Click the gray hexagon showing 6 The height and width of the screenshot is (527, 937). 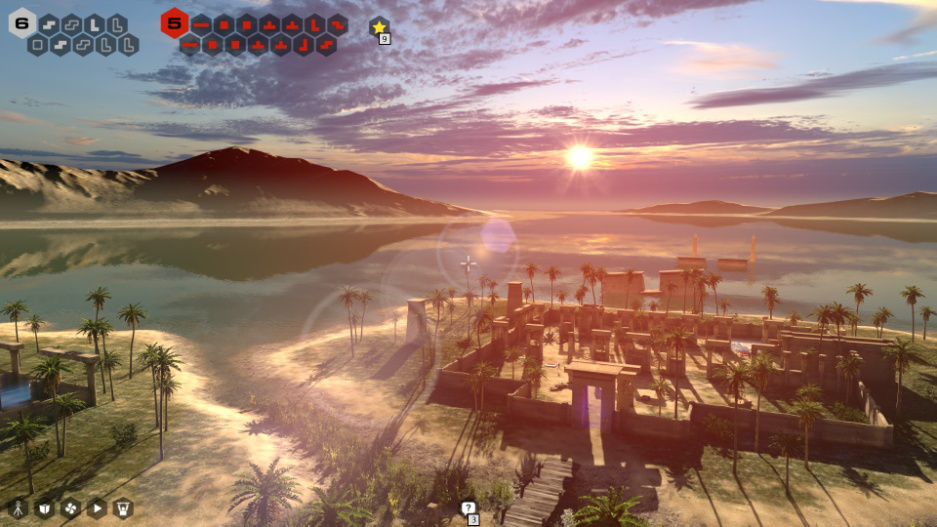[x=21, y=22]
